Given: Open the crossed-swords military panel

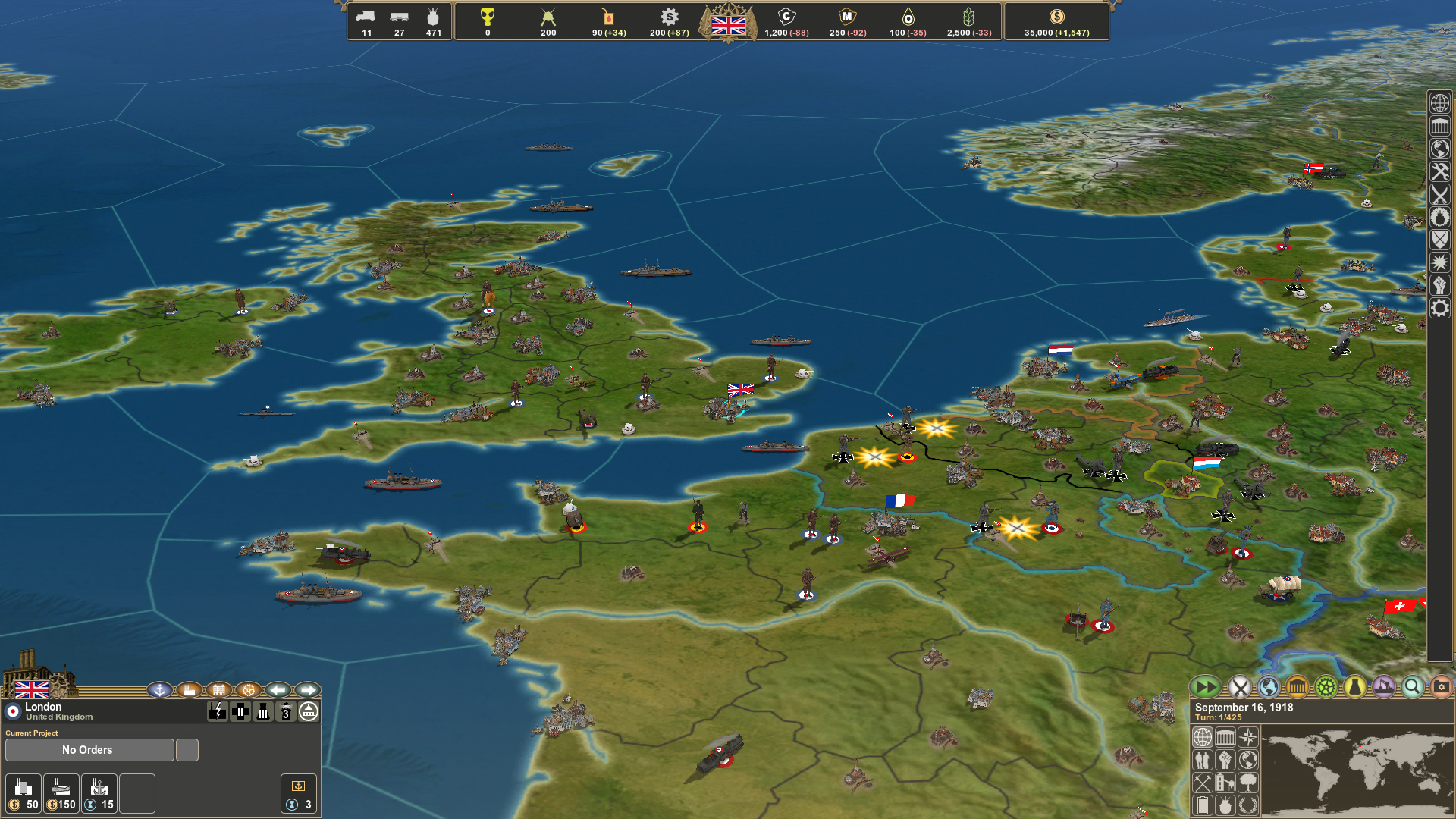Looking at the screenshot, I should [1241, 687].
